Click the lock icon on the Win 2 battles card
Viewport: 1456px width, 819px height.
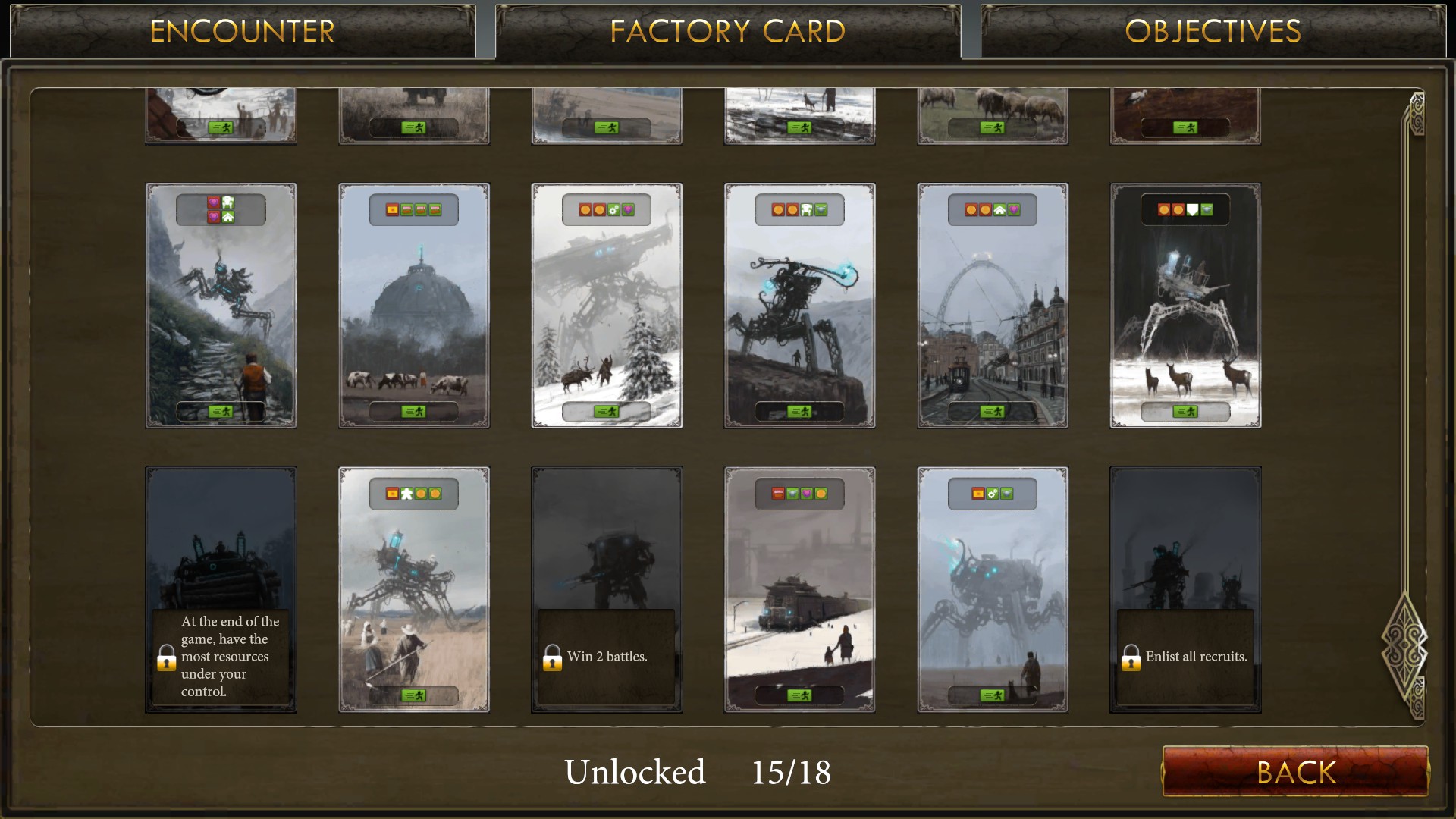[551, 657]
